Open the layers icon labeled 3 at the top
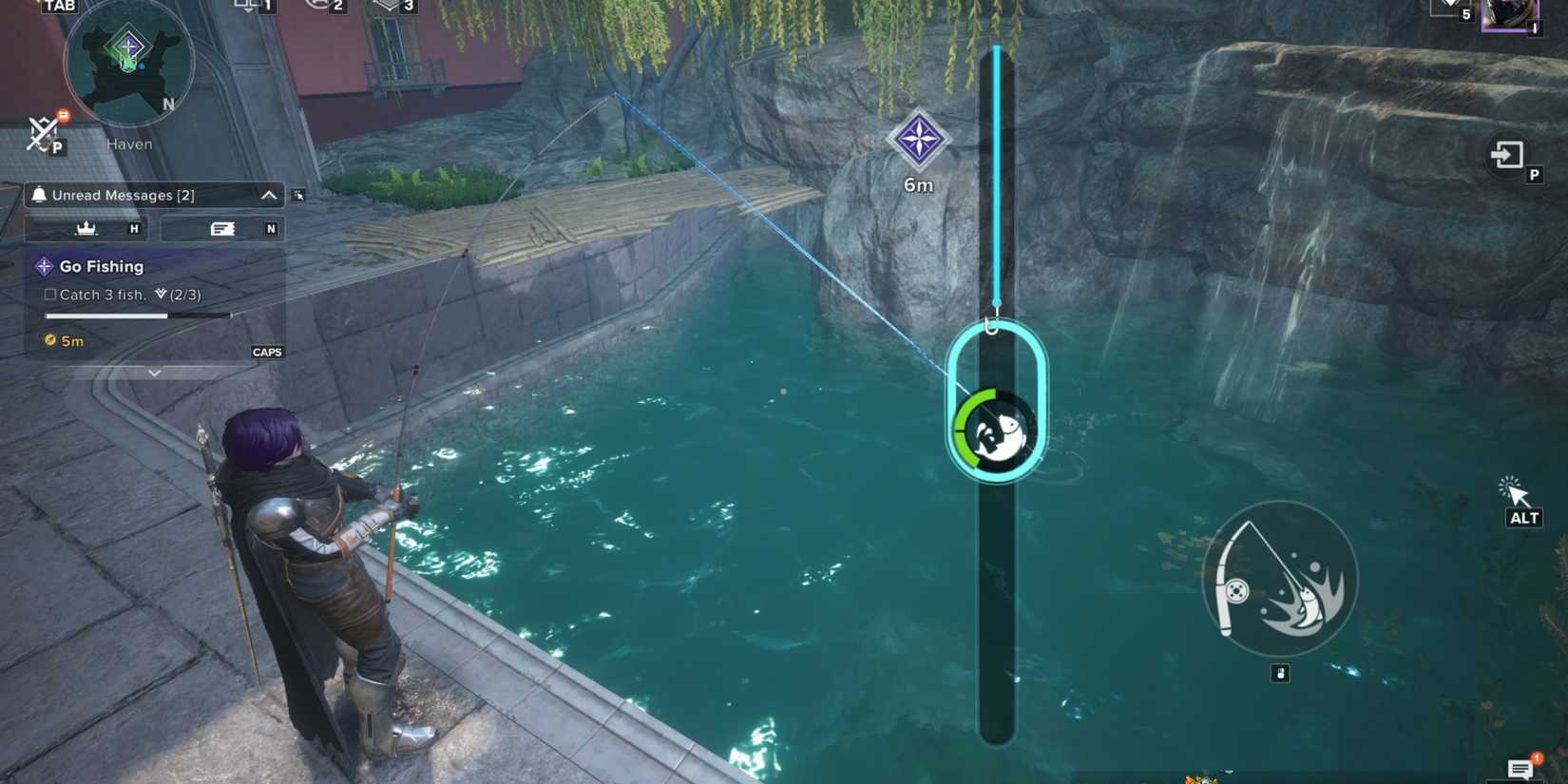This screenshot has height=784, width=1568. pyautogui.click(x=386, y=6)
